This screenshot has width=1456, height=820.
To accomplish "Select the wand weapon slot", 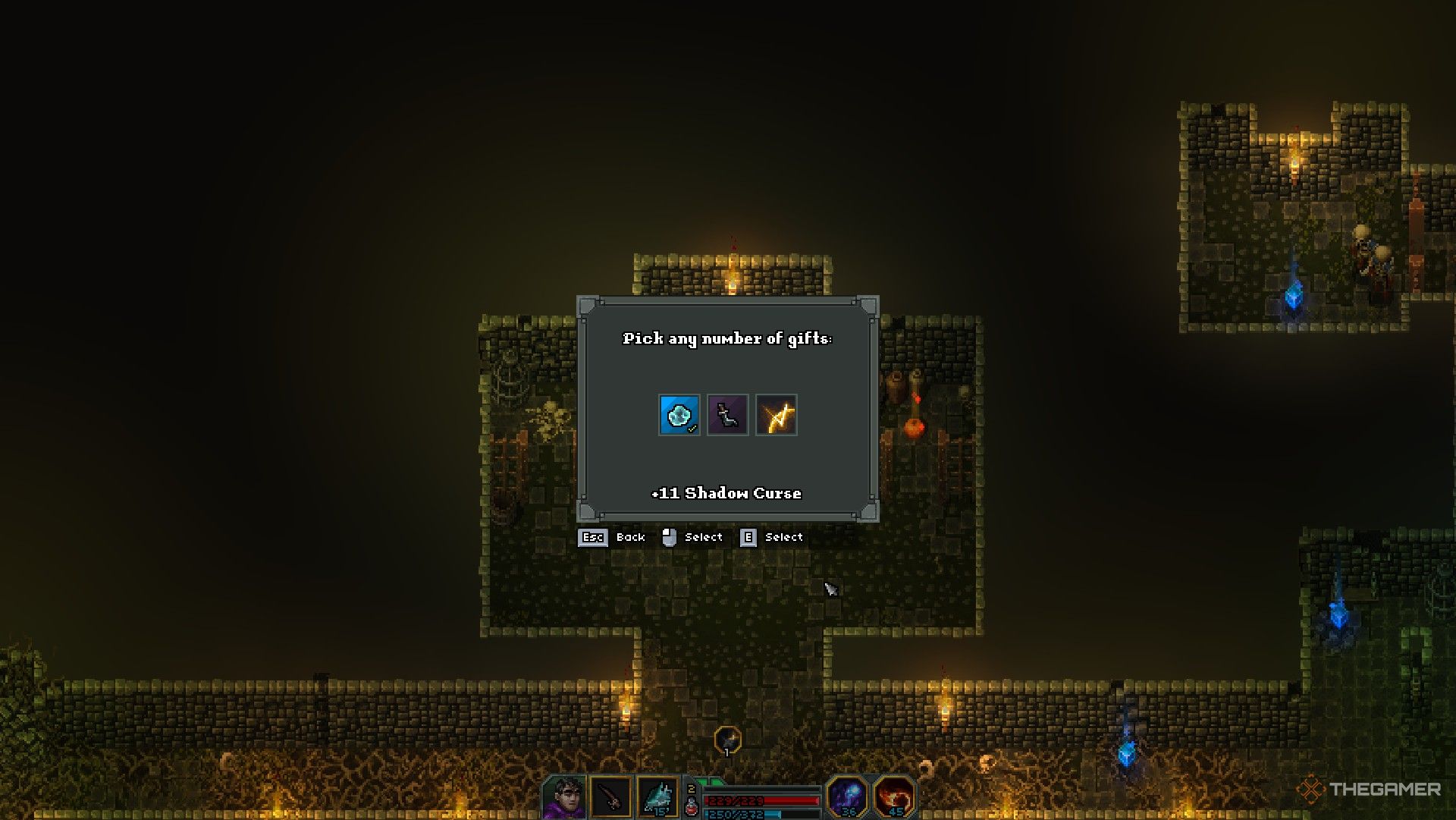I will tap(610, 798).
